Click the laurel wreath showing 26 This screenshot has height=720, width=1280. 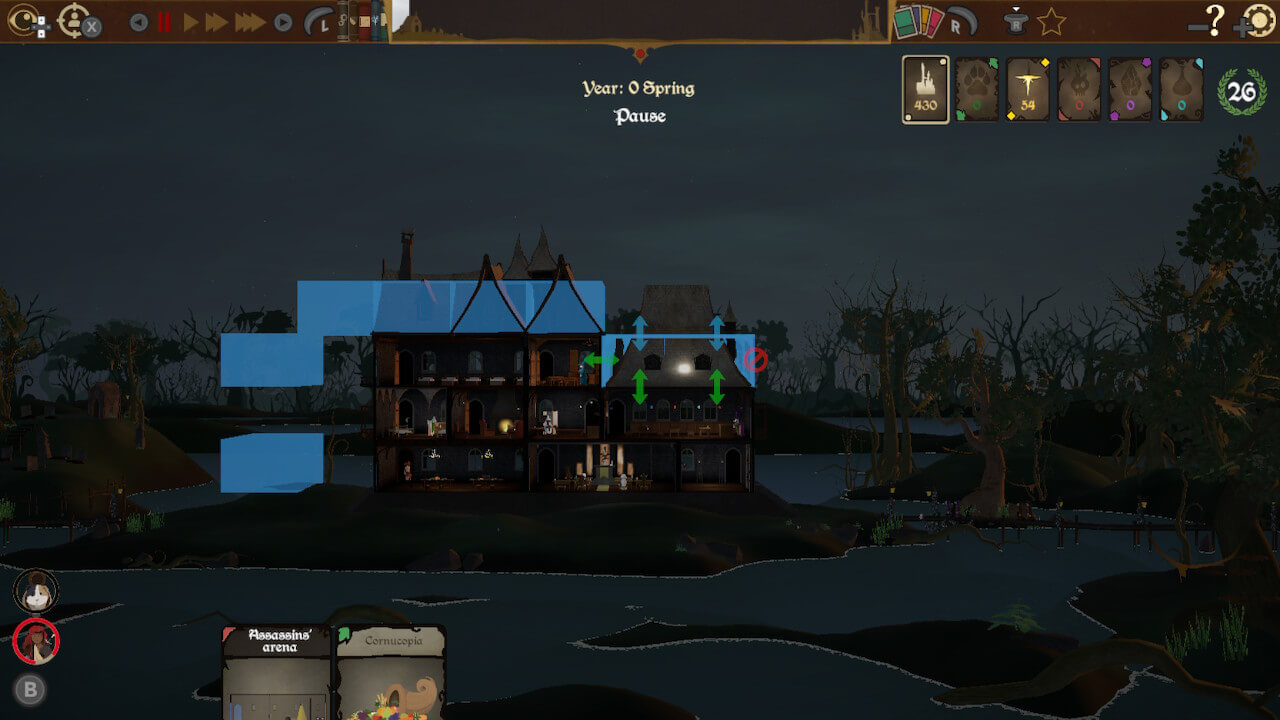click(1241, 90)
